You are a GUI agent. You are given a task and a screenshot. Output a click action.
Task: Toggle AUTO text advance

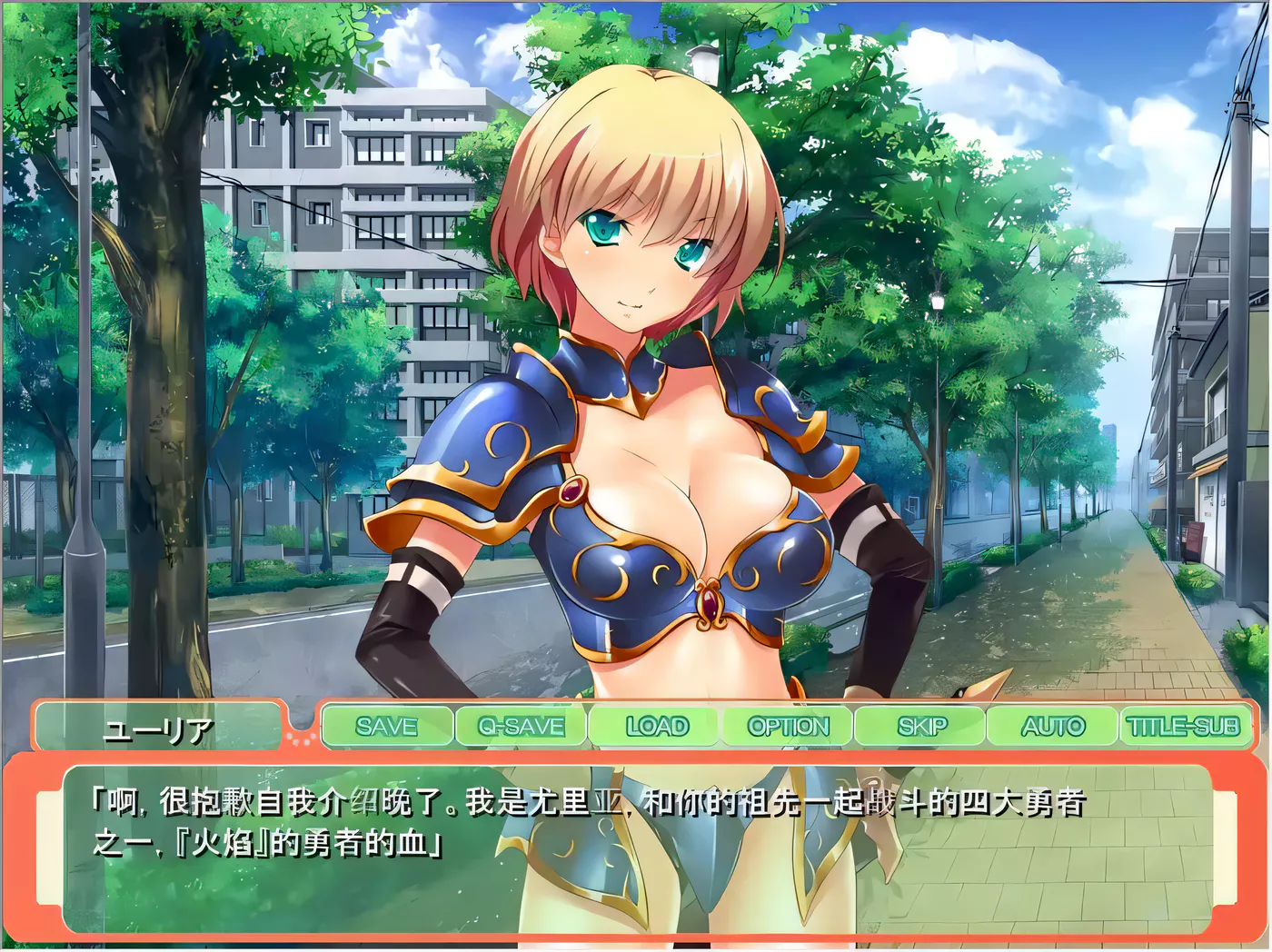pyautogui.click(x=1052, y=727)
